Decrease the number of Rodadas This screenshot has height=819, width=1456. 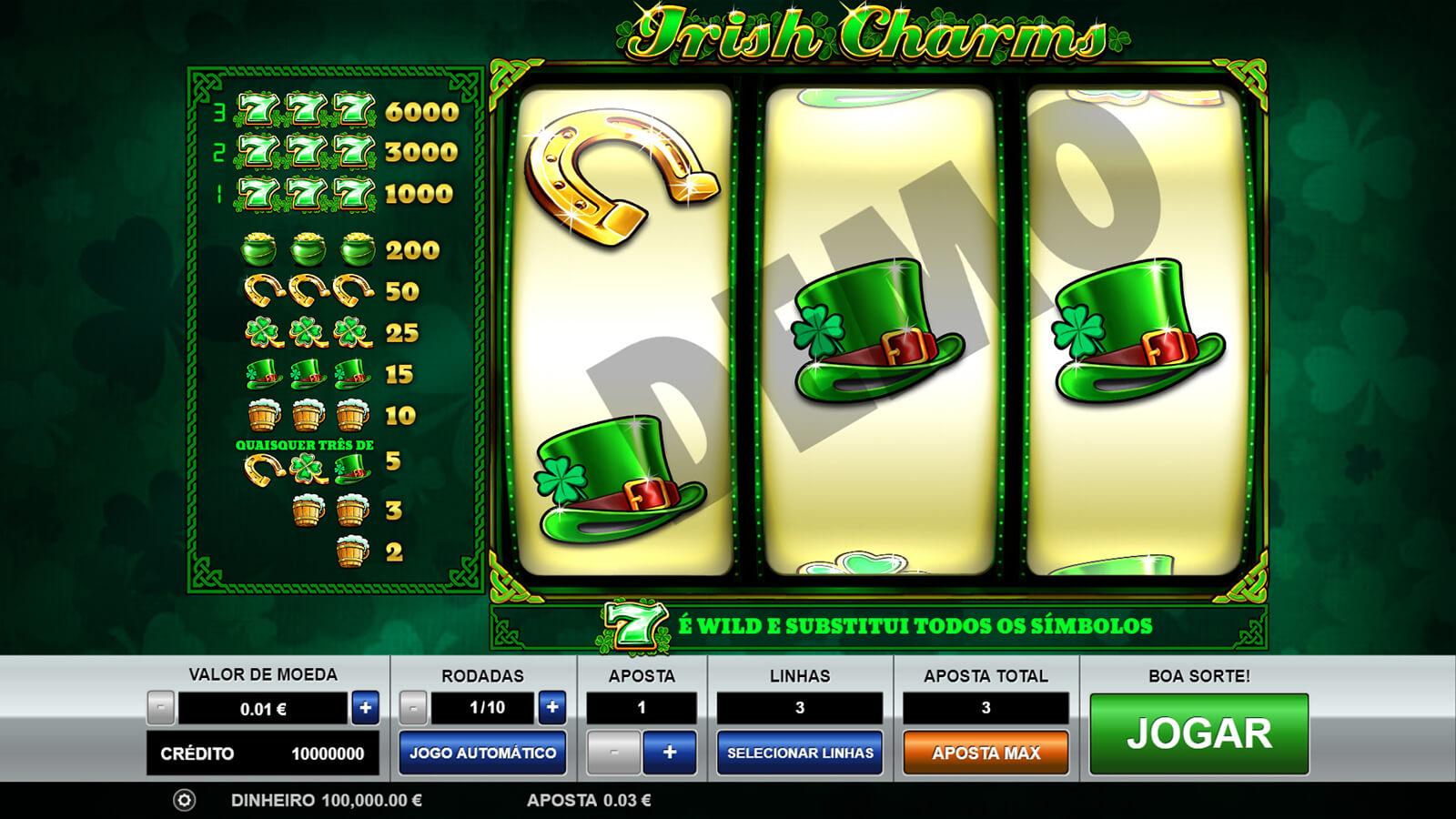[x=413, y=707]
